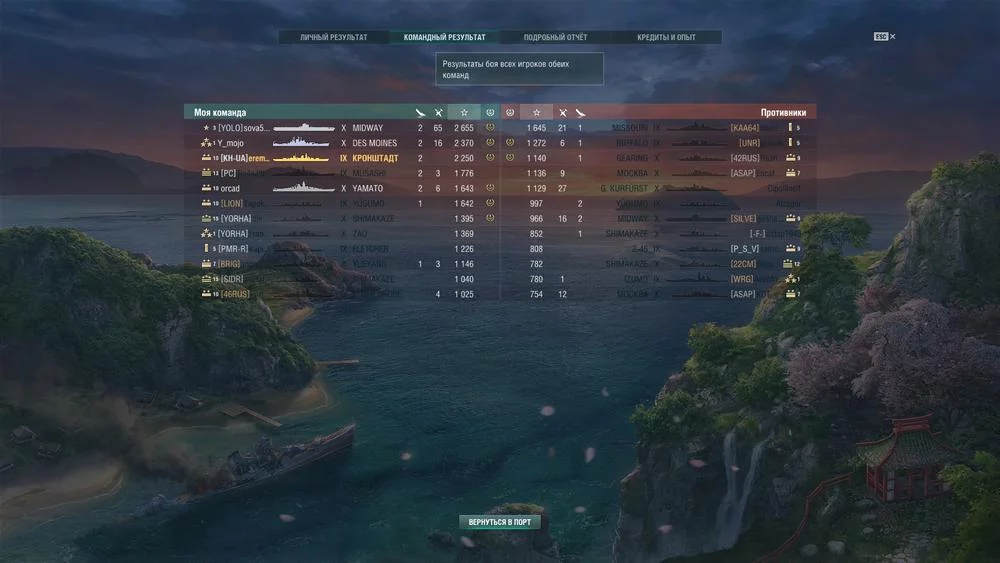Click the Вернуться в порт button
Screen dimensions: 1000x563
coord(500,522)
